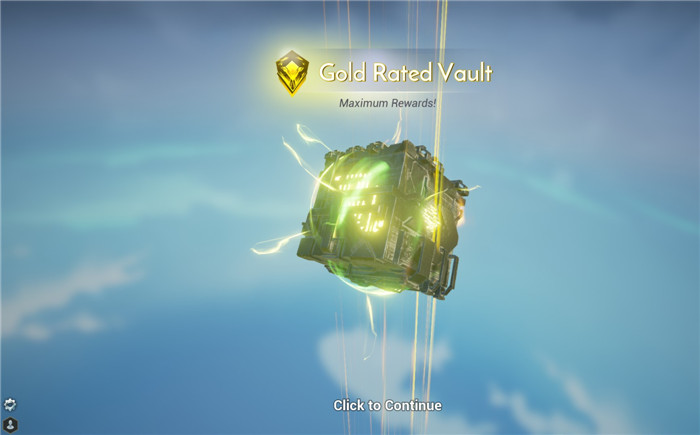Open settings with the gear icon
Screen dimensions: 700x435
pyautogui.click(x=10, y=405)
